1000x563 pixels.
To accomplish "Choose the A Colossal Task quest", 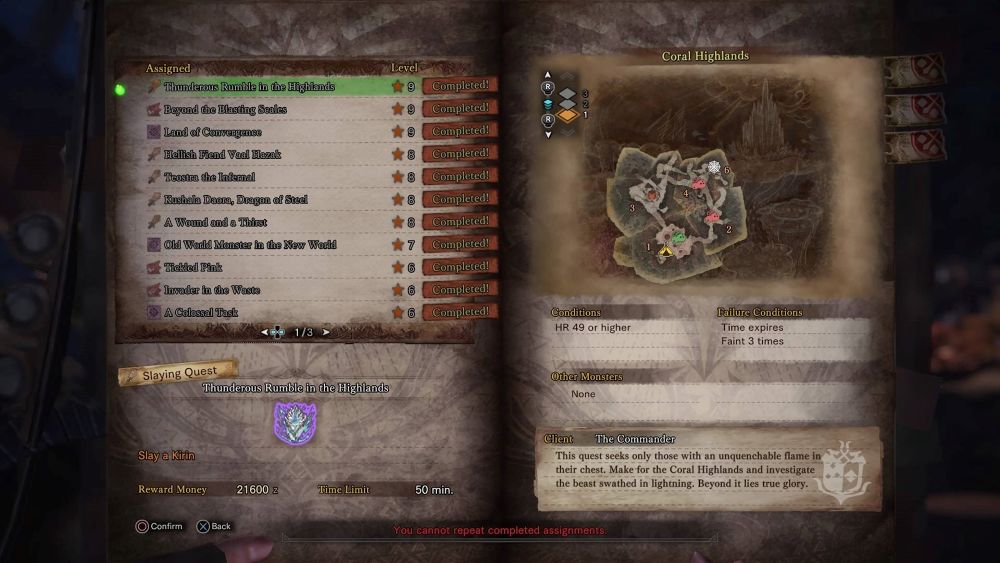I will click(x=201, y=312).
